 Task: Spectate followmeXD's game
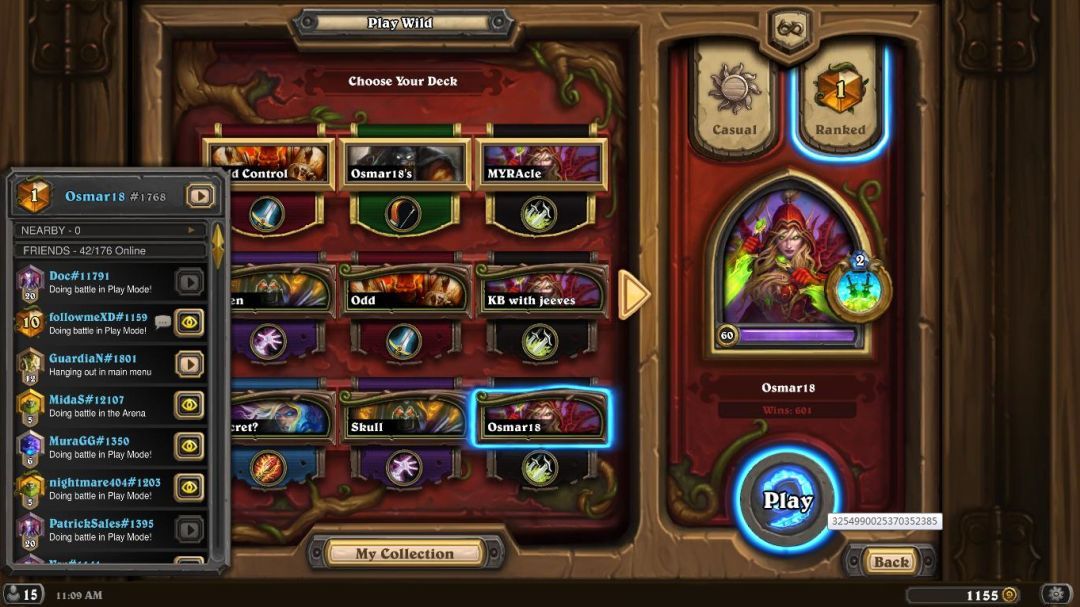tap(189, 322)
